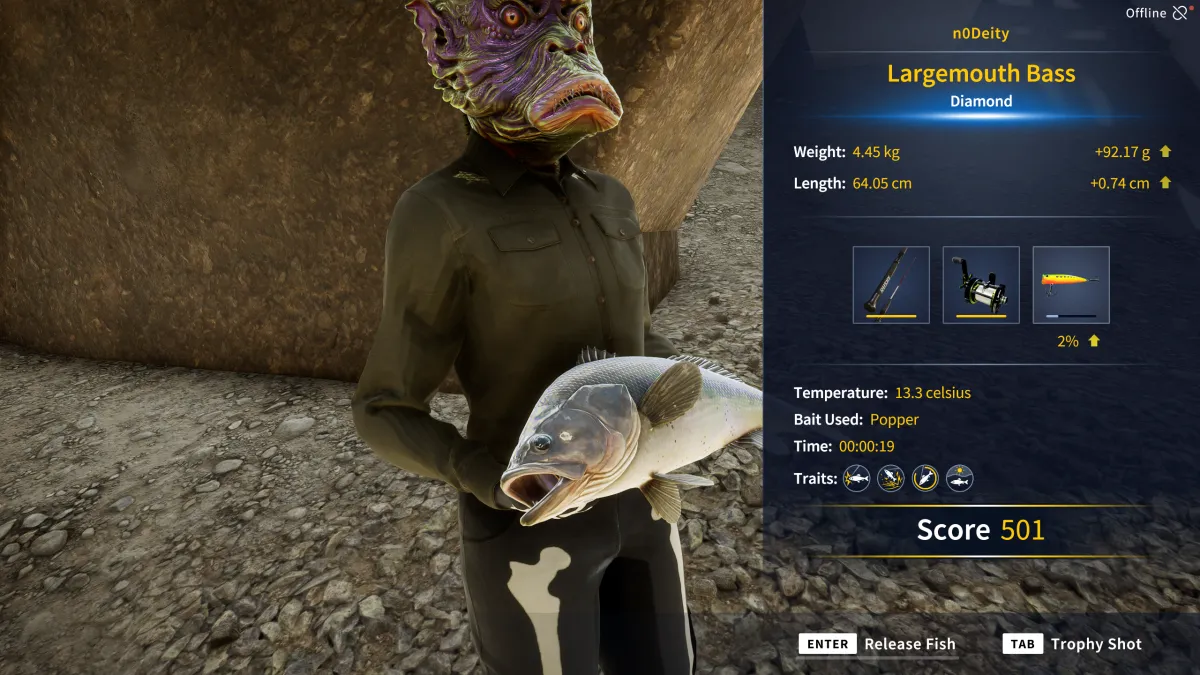Inspect the fish-under-sun trait icon

960,478
